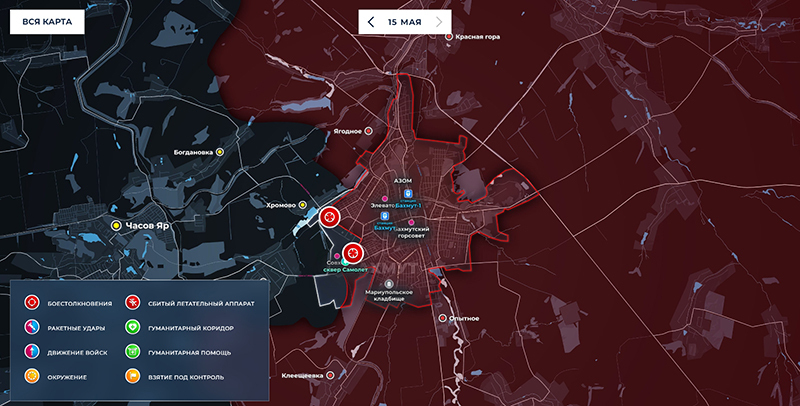Choose the Гуманитарная помощь legend entry
The height and width of the screenshot is (406, 800).
tap(132, 352)
